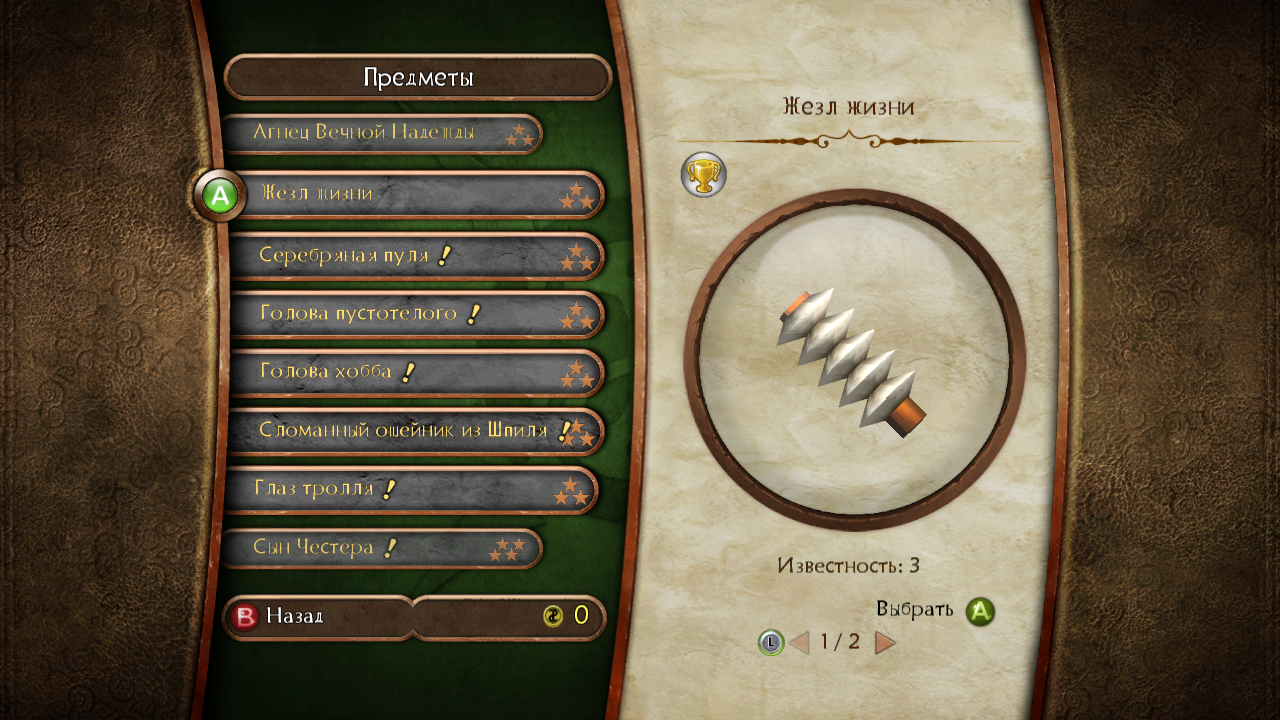The height and width of the screenshot is (720, 1280).
Task: Select the Голова хобба entry
Action: 416,373
